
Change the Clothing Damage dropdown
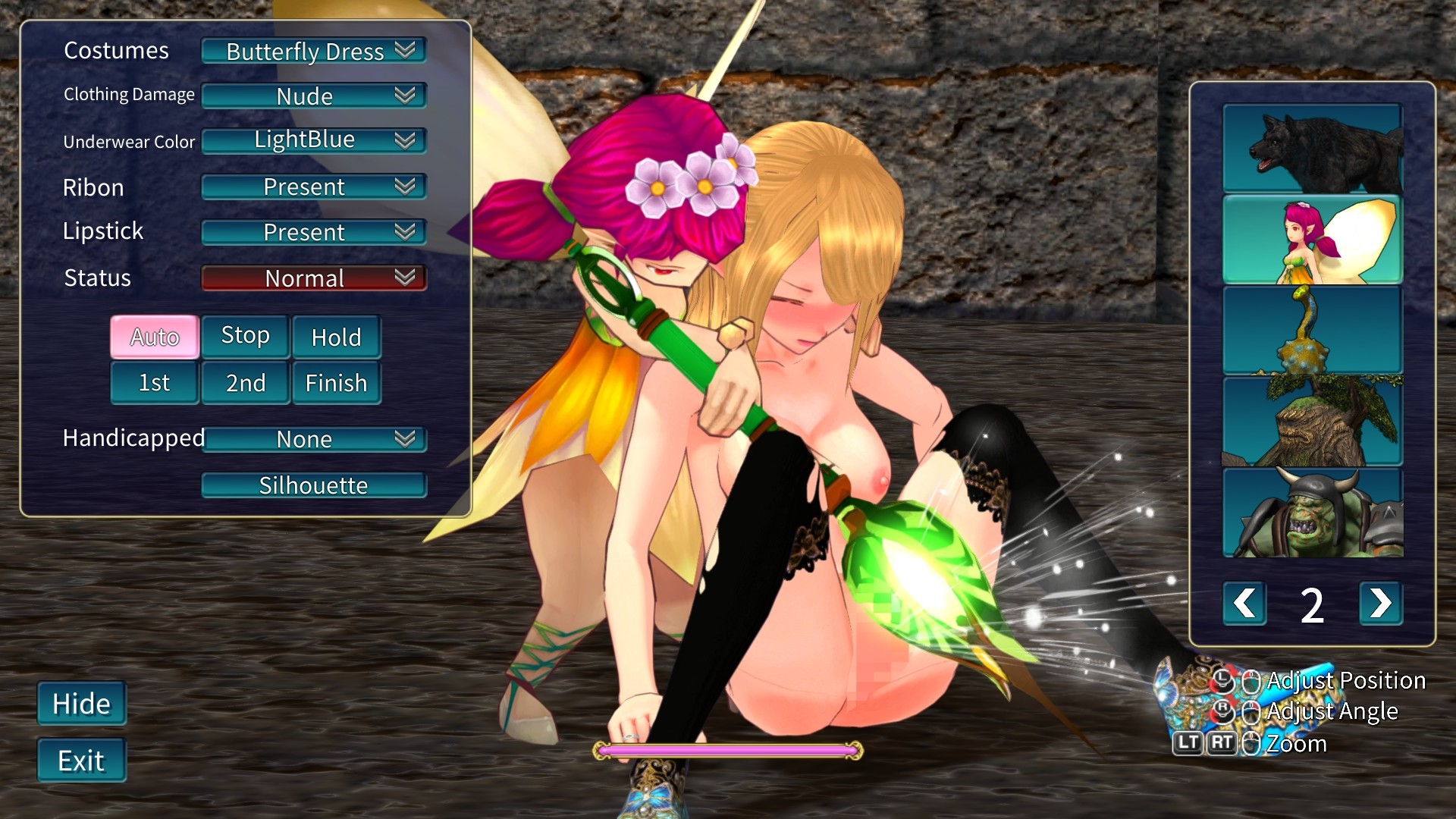point(313,96)
